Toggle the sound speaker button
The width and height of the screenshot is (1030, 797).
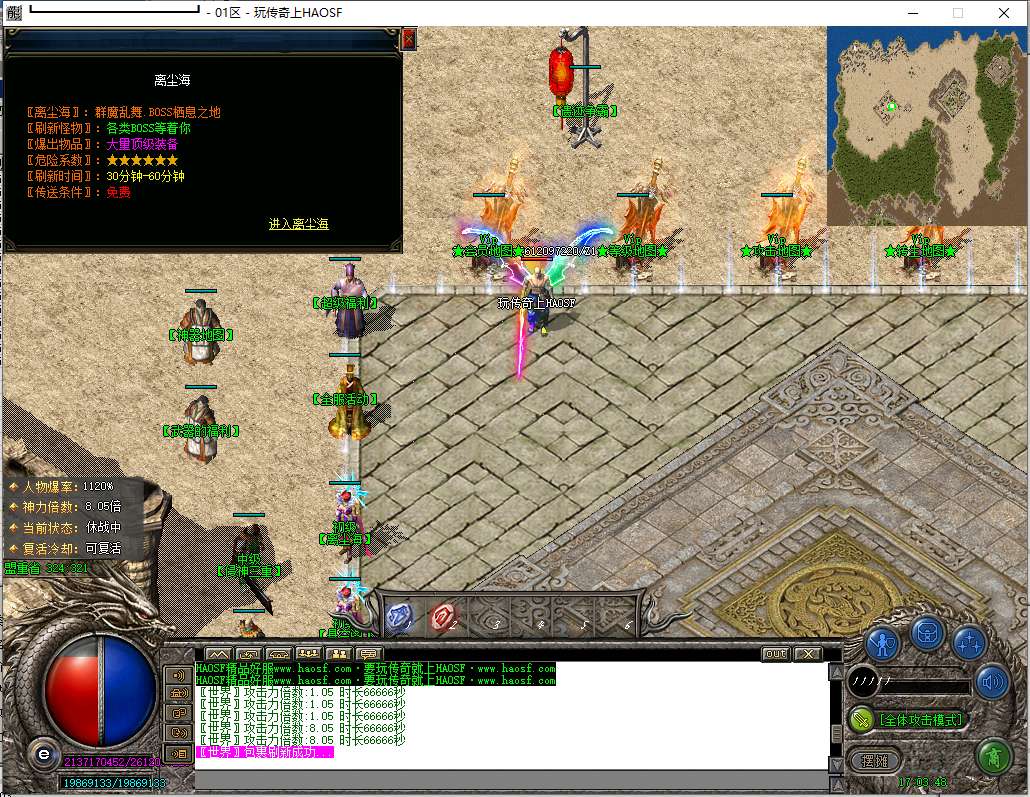pyautogui.click(x=991, y=682)
